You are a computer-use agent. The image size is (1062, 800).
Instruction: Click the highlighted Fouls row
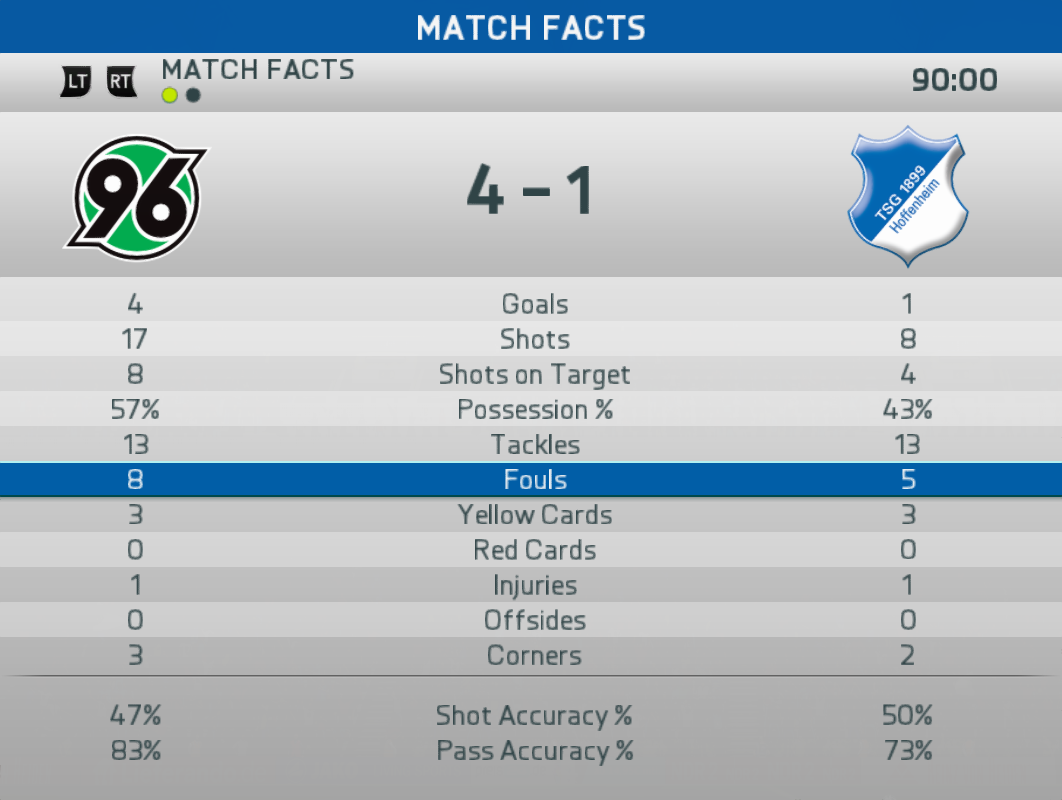[x=534, y=480]
